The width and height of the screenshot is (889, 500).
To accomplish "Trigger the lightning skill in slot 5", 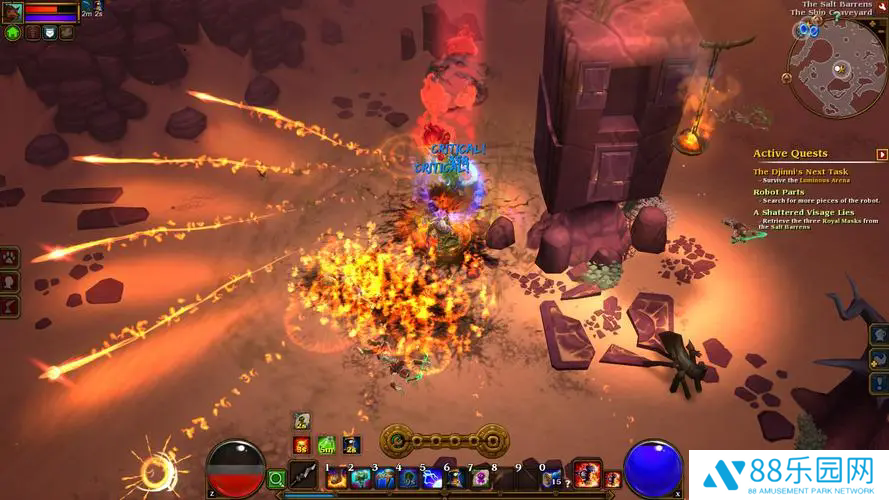I will pyautogui.click(x=432, y=478).
